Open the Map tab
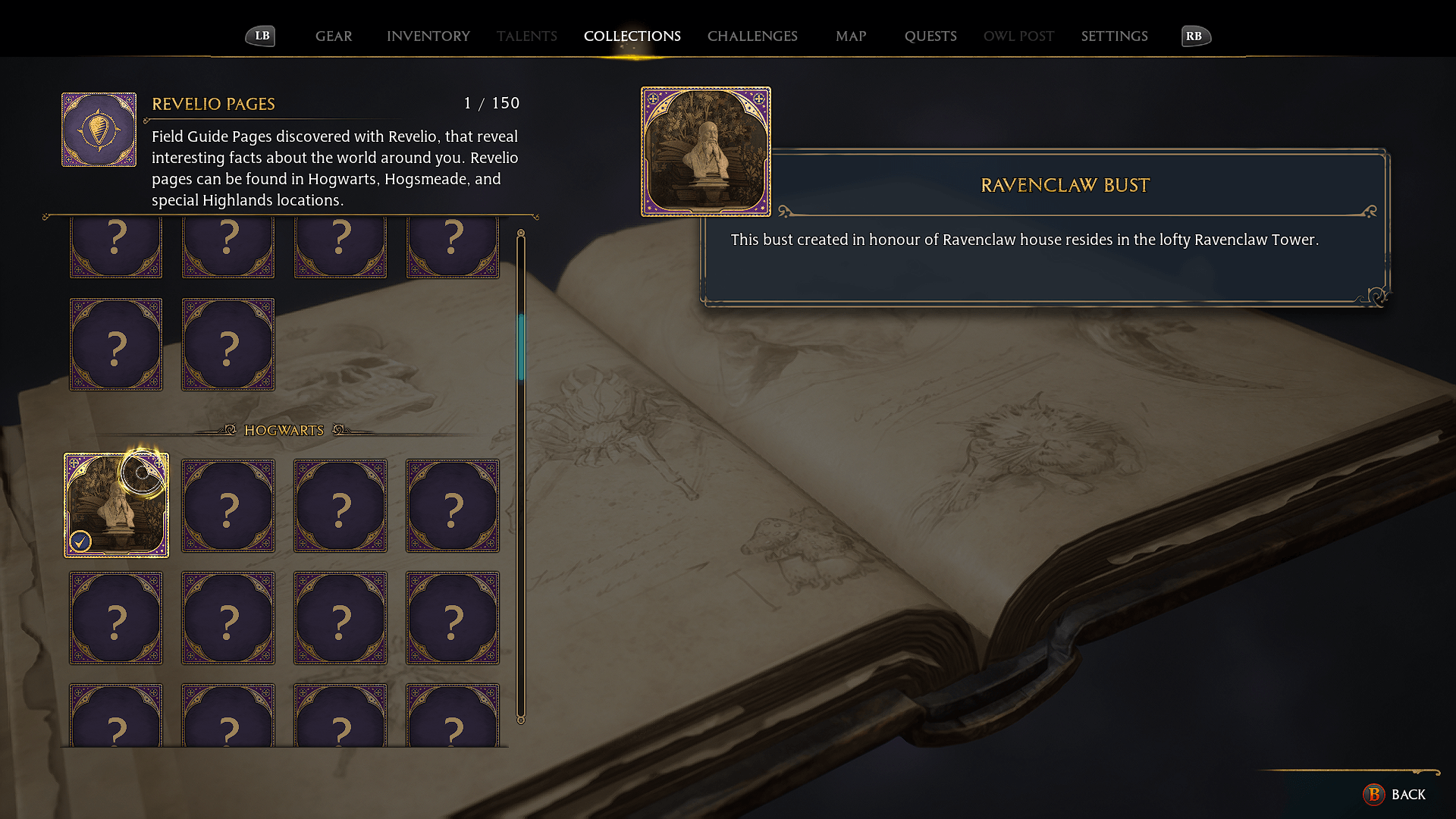1456x819 pixels. [851, 36]
